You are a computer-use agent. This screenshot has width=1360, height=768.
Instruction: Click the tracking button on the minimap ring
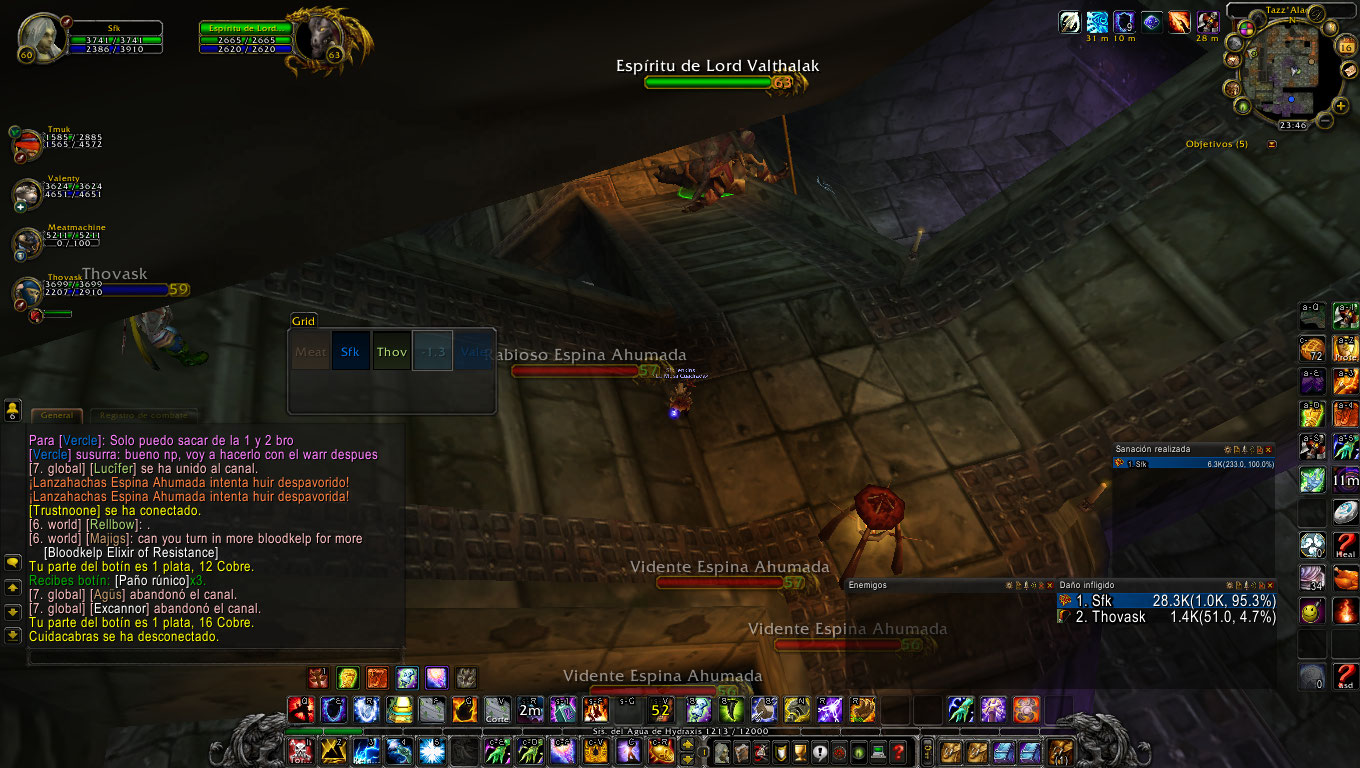pos(1329,27)
